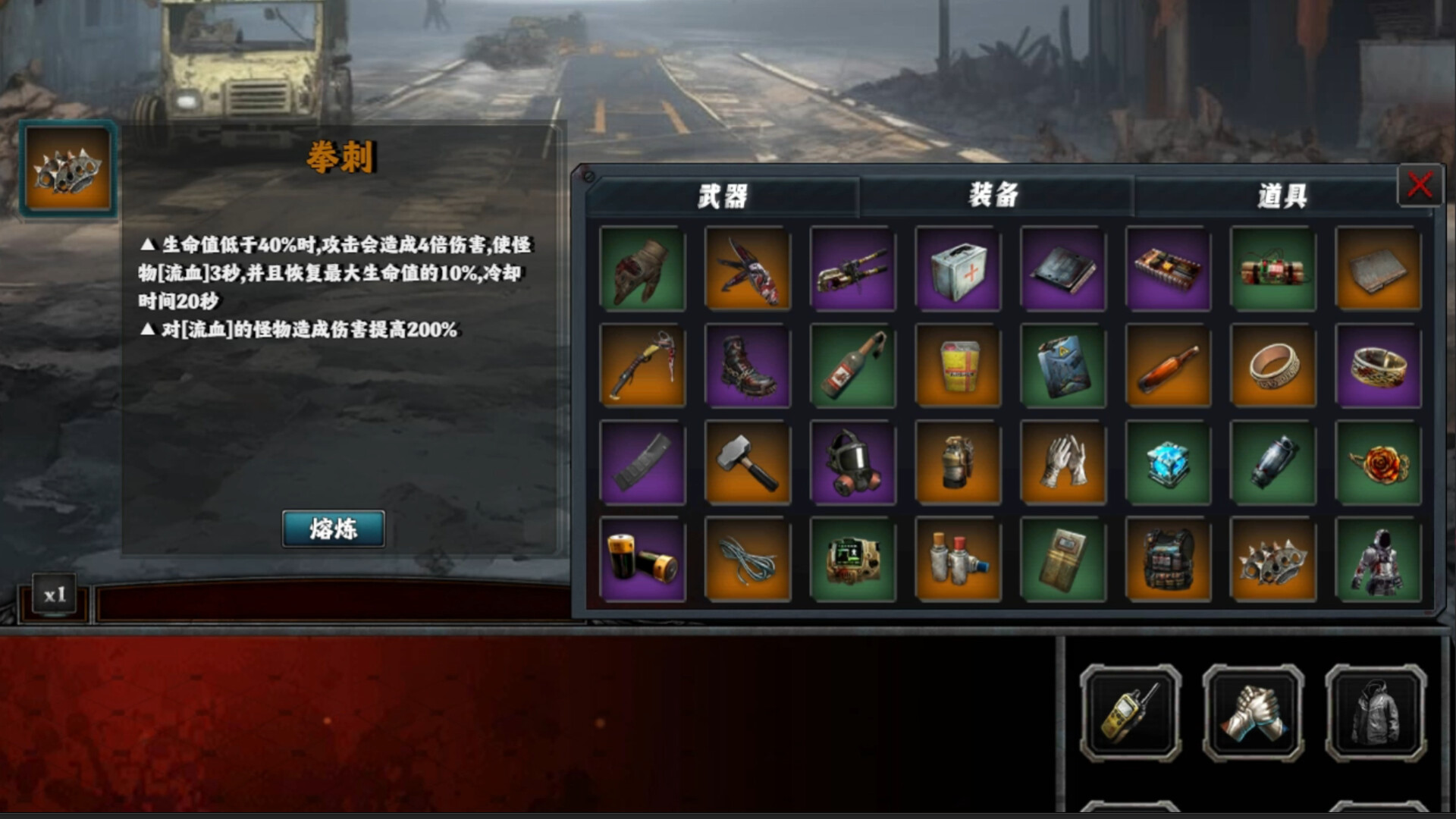Select the spiked combat boots item
1456x819 pixels.
(748, 366)
